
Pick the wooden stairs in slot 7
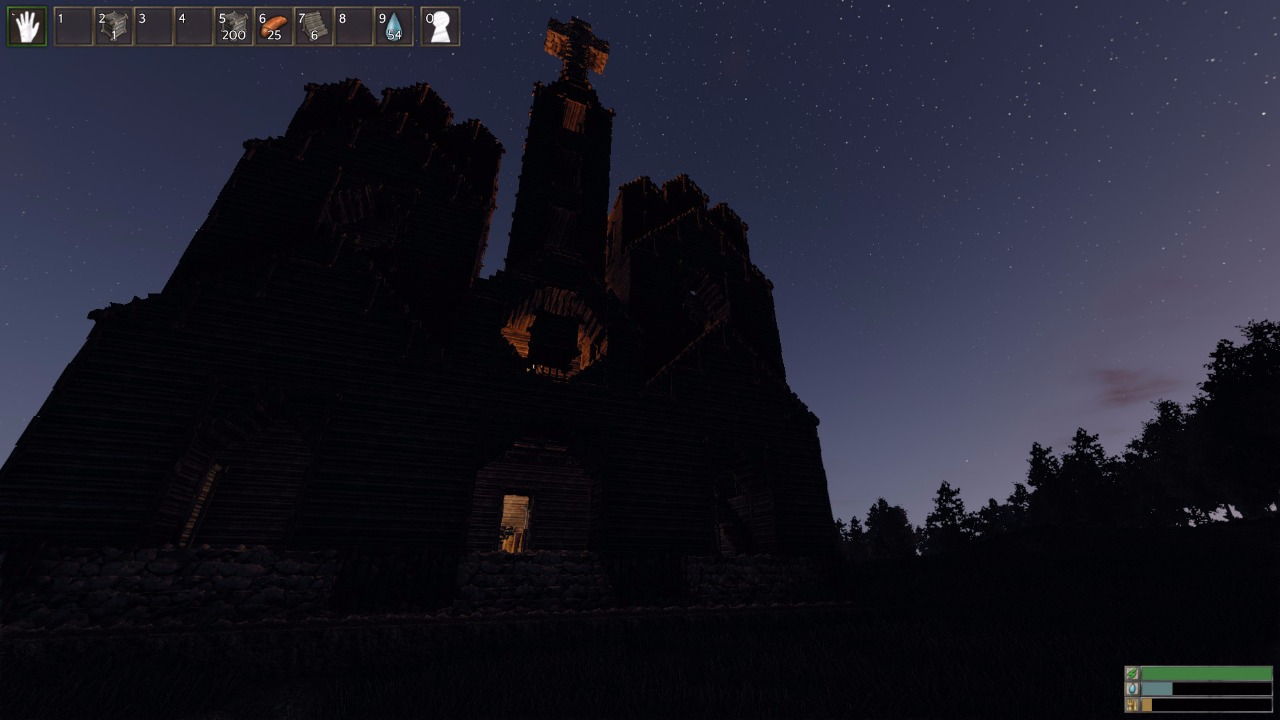313,27
